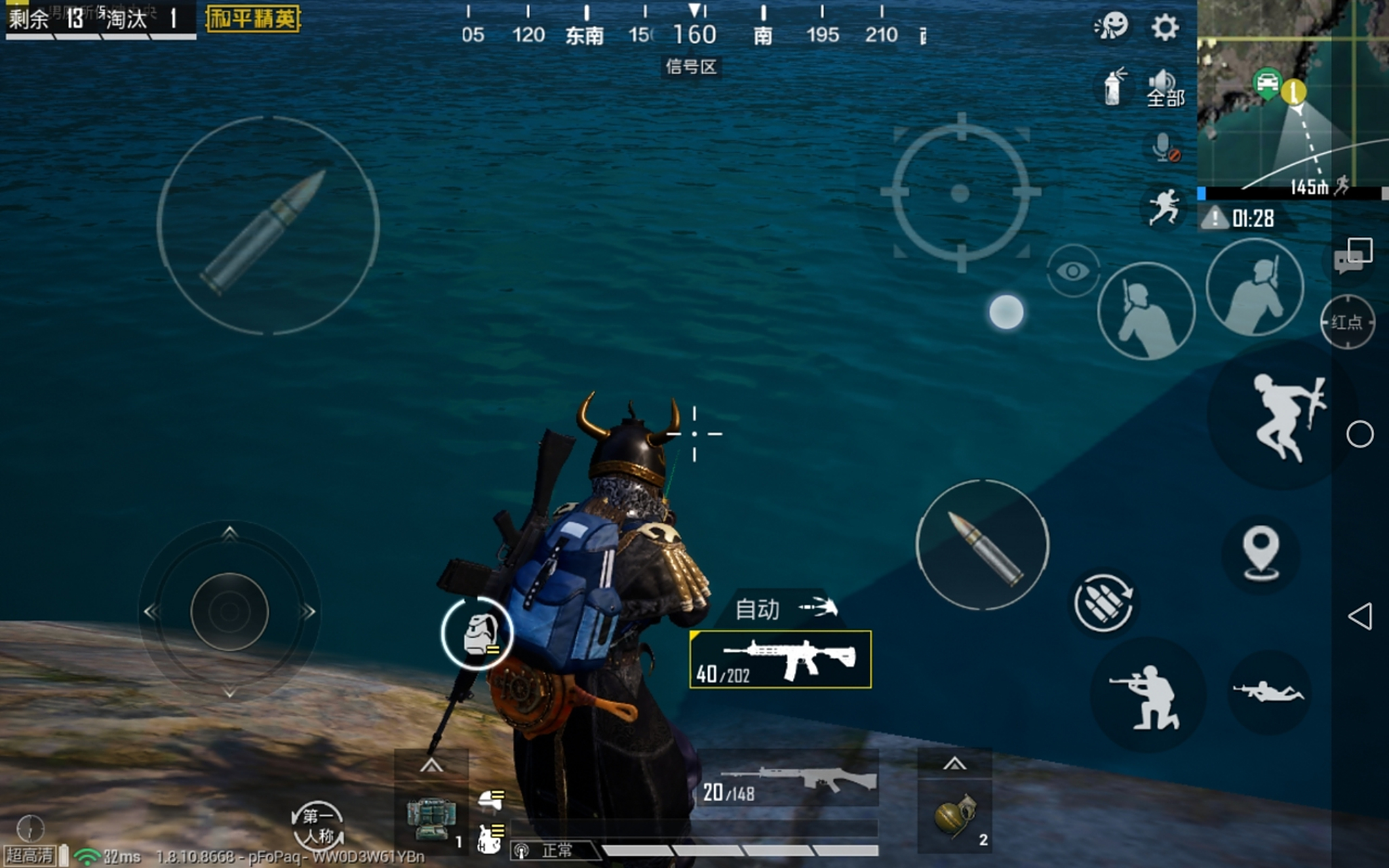Switch to crouch stance

click(x=1148, y=695)
